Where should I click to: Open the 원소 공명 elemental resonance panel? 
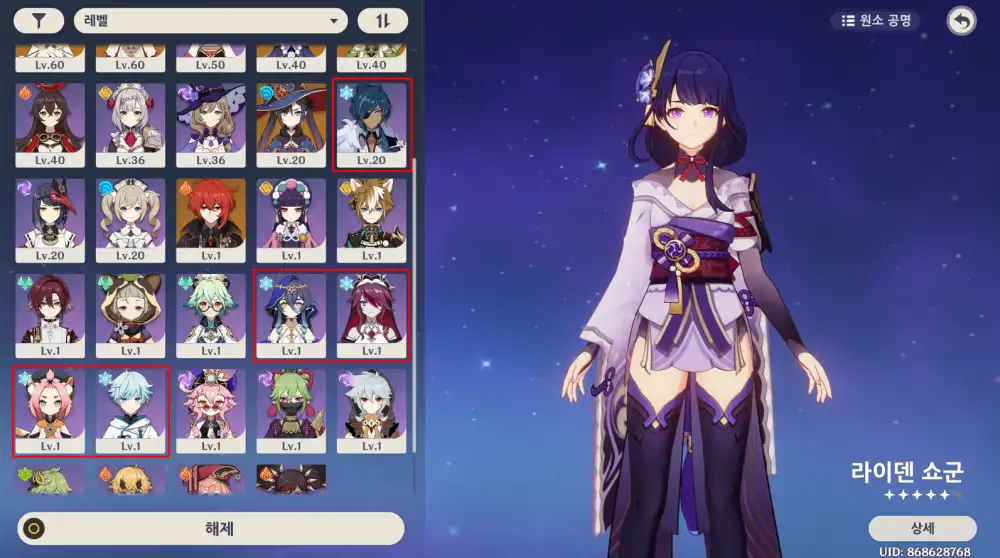875,20
